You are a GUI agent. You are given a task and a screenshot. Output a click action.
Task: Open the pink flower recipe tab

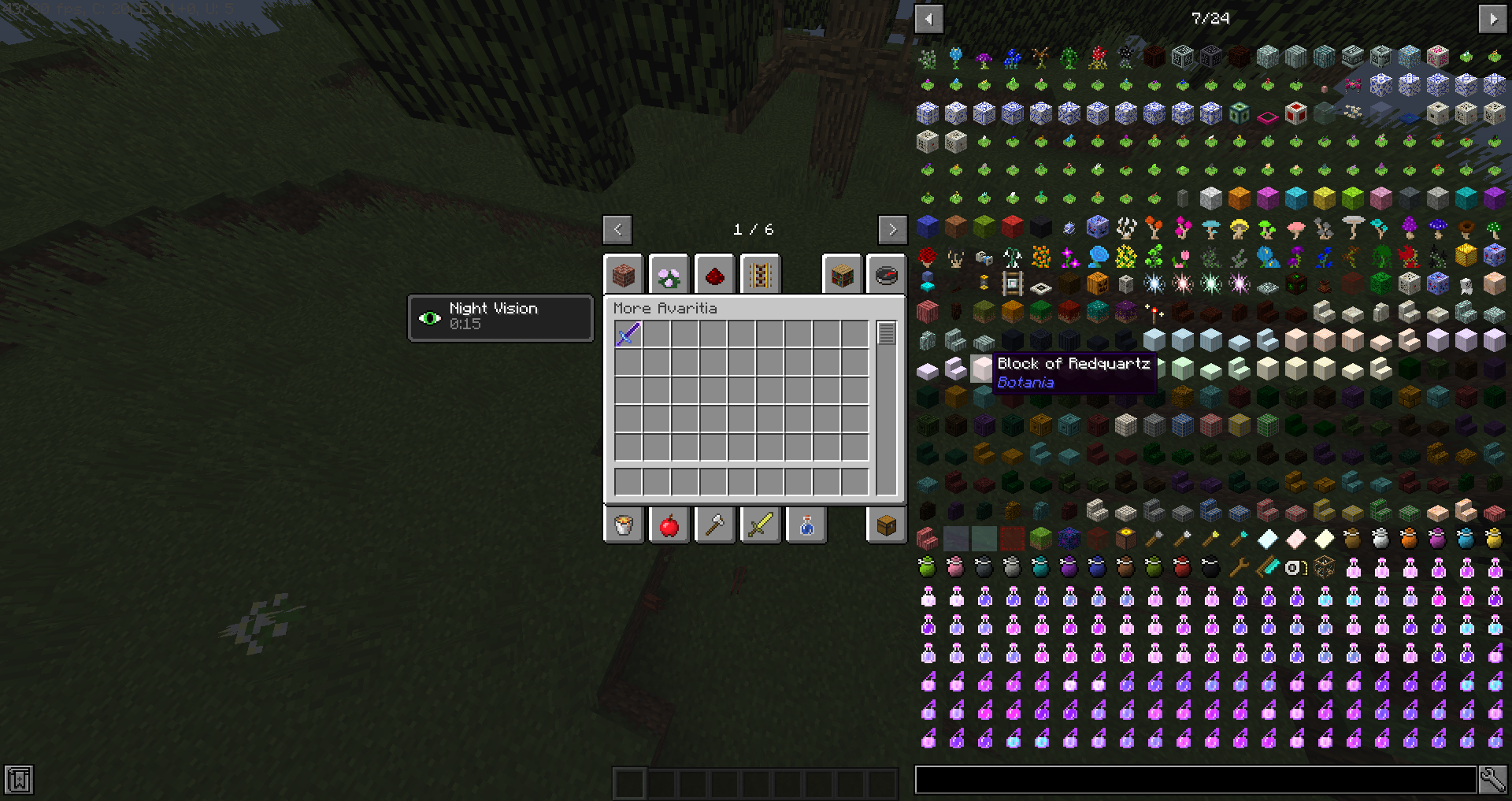coord(669,274)
